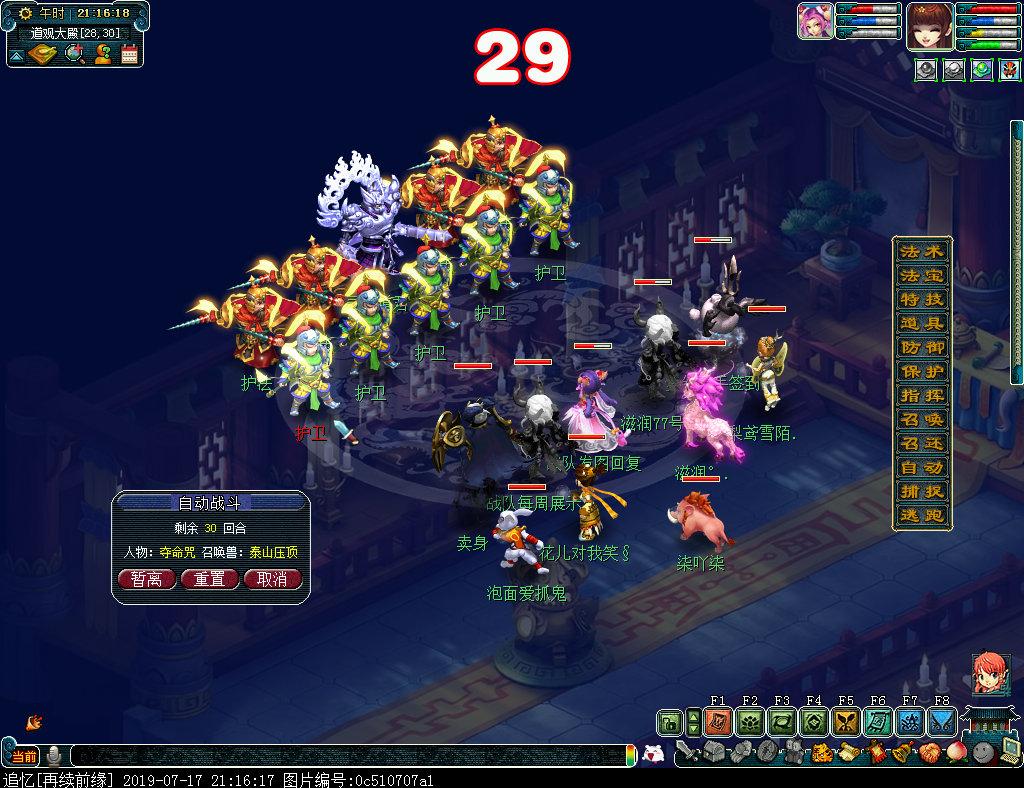Pick the 召唤 summon command
1024x788 pixels.
point(921,420)
